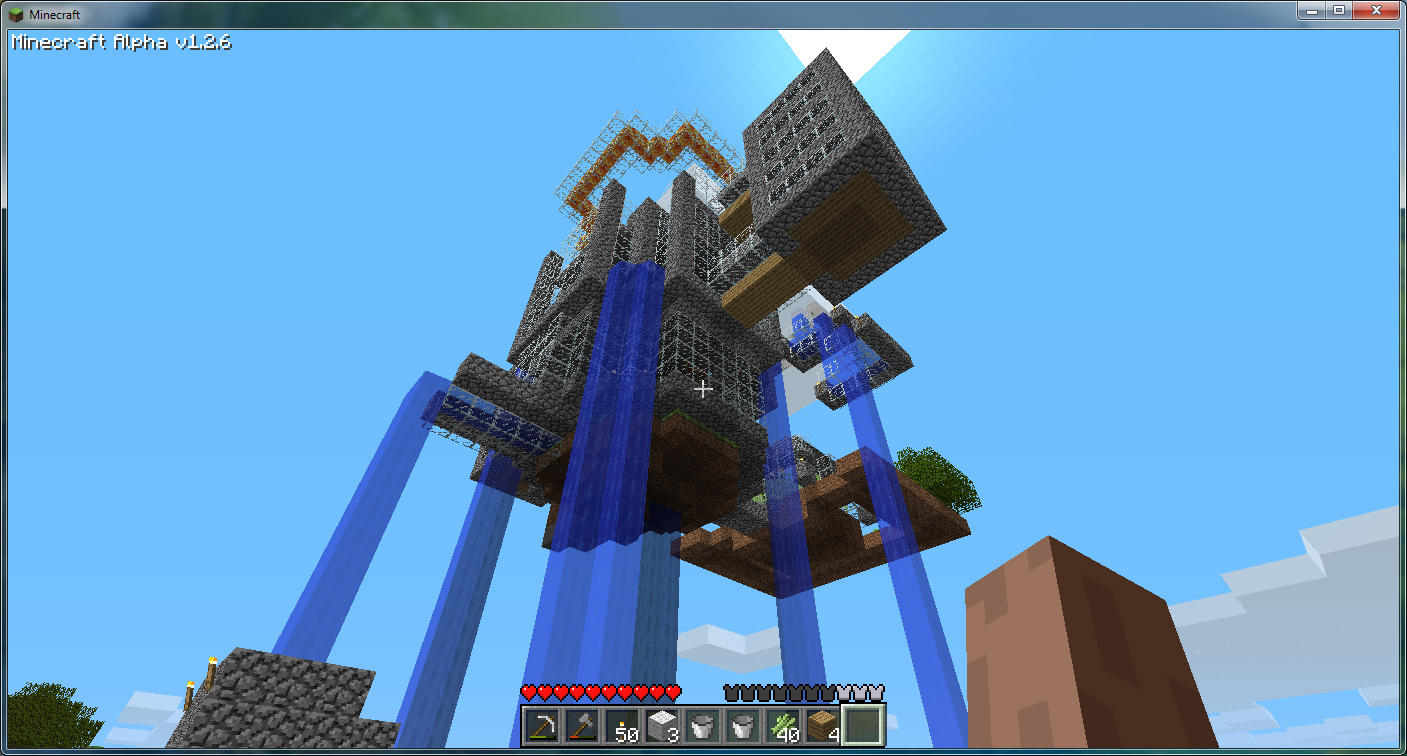Screen dimensions: 1407x756
Task: Select the stack of 40 sugar cane
Action: [x=782, y=725]
